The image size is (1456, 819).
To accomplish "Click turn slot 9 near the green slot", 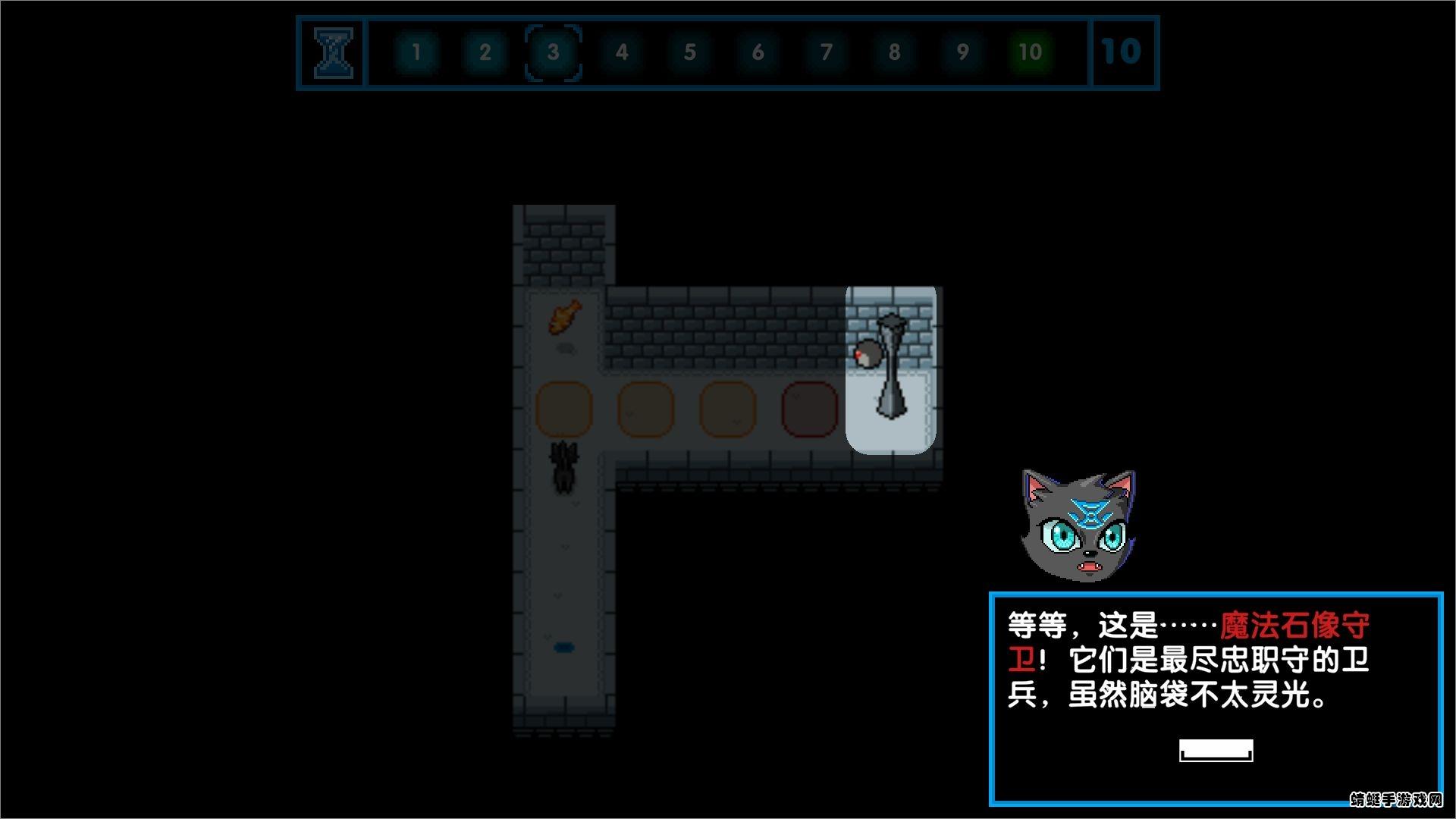I will [962, 52].
